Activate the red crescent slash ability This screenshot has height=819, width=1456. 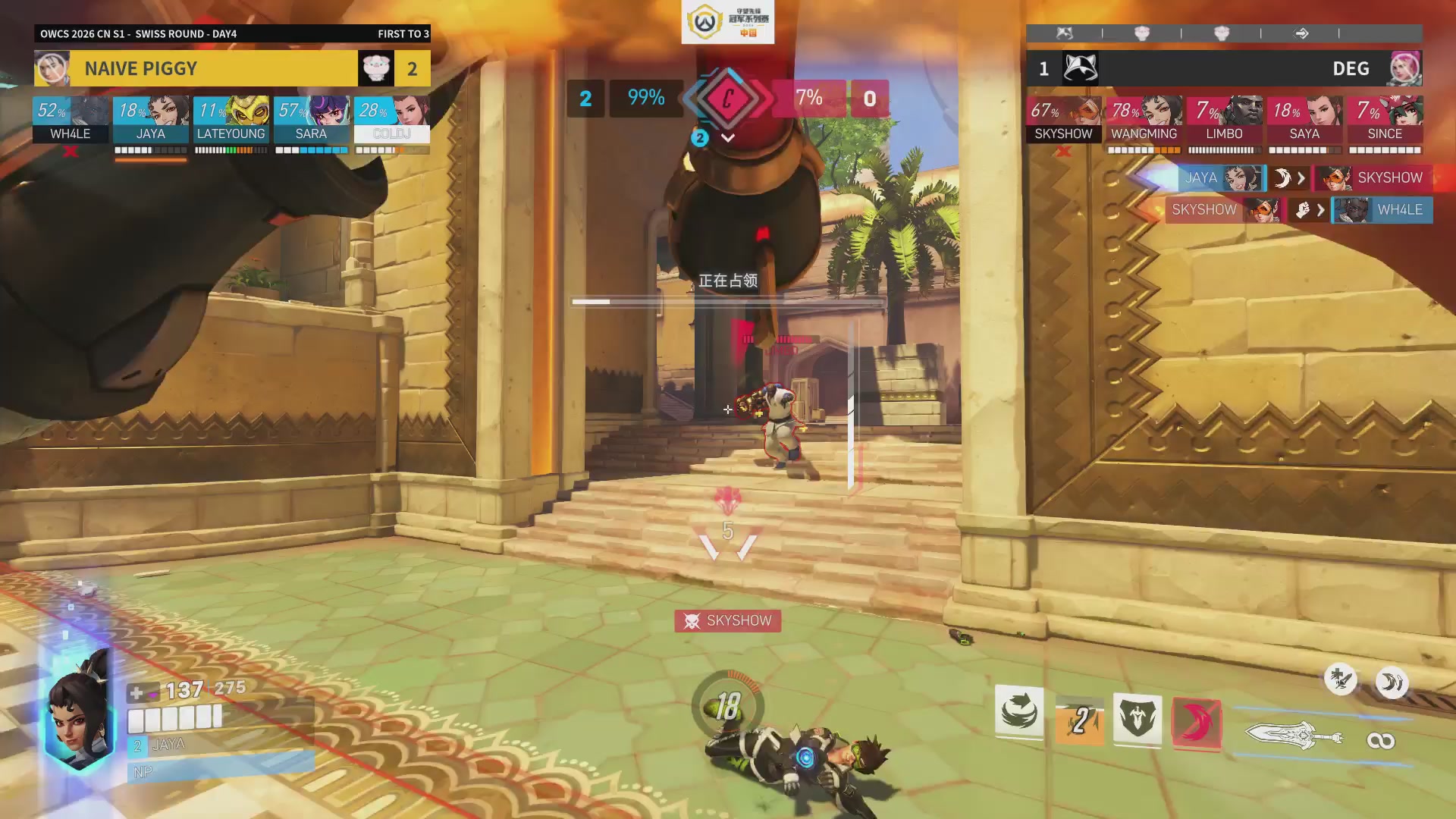coord(1197,723)
